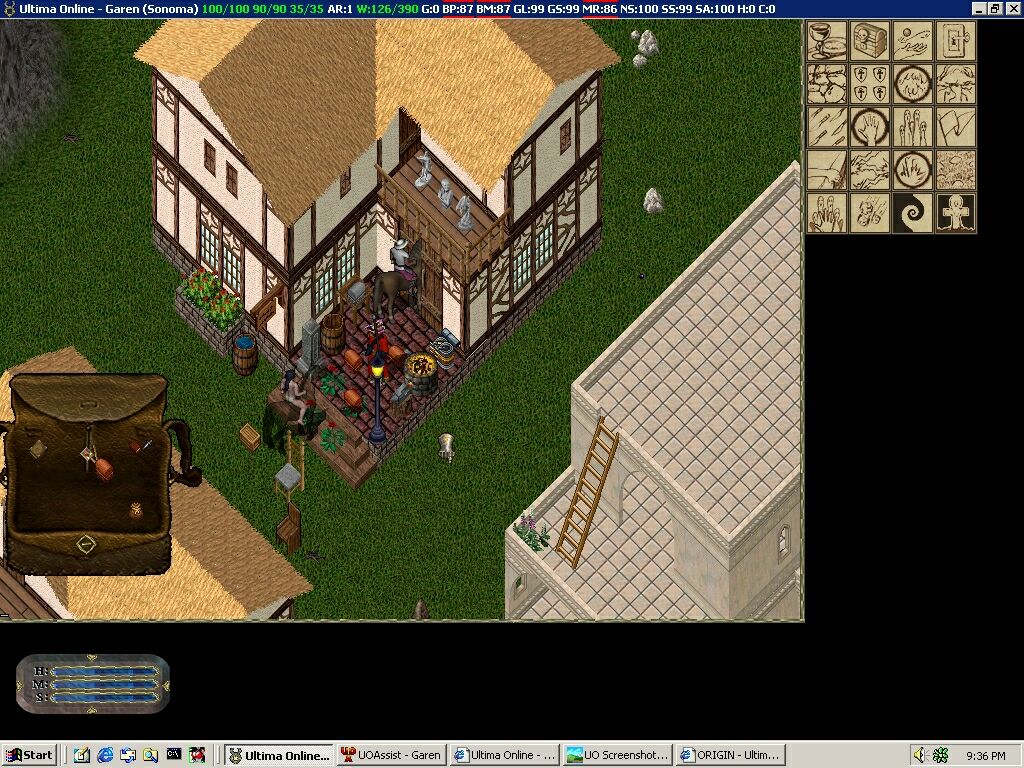Open the Windows Start menu
The width and height of the screenshot is (1024, 768).
coord(30,755)
